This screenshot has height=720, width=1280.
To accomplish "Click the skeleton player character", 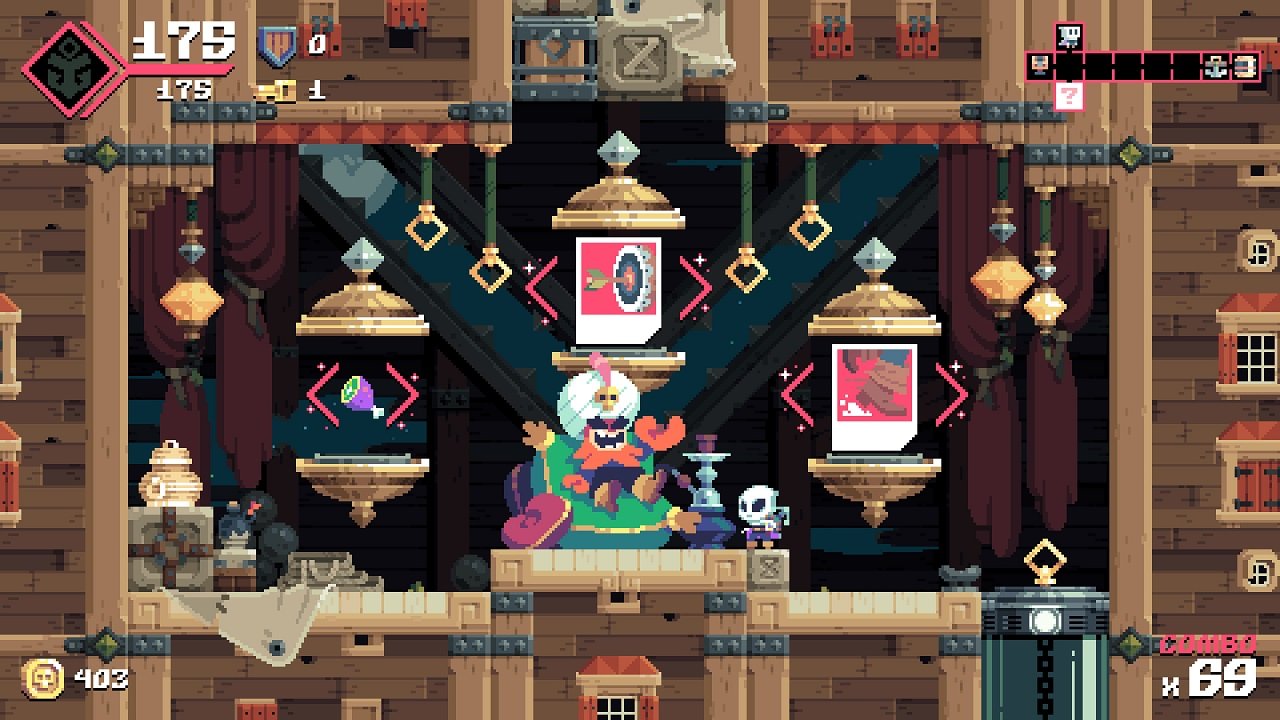I will (758, 515).
